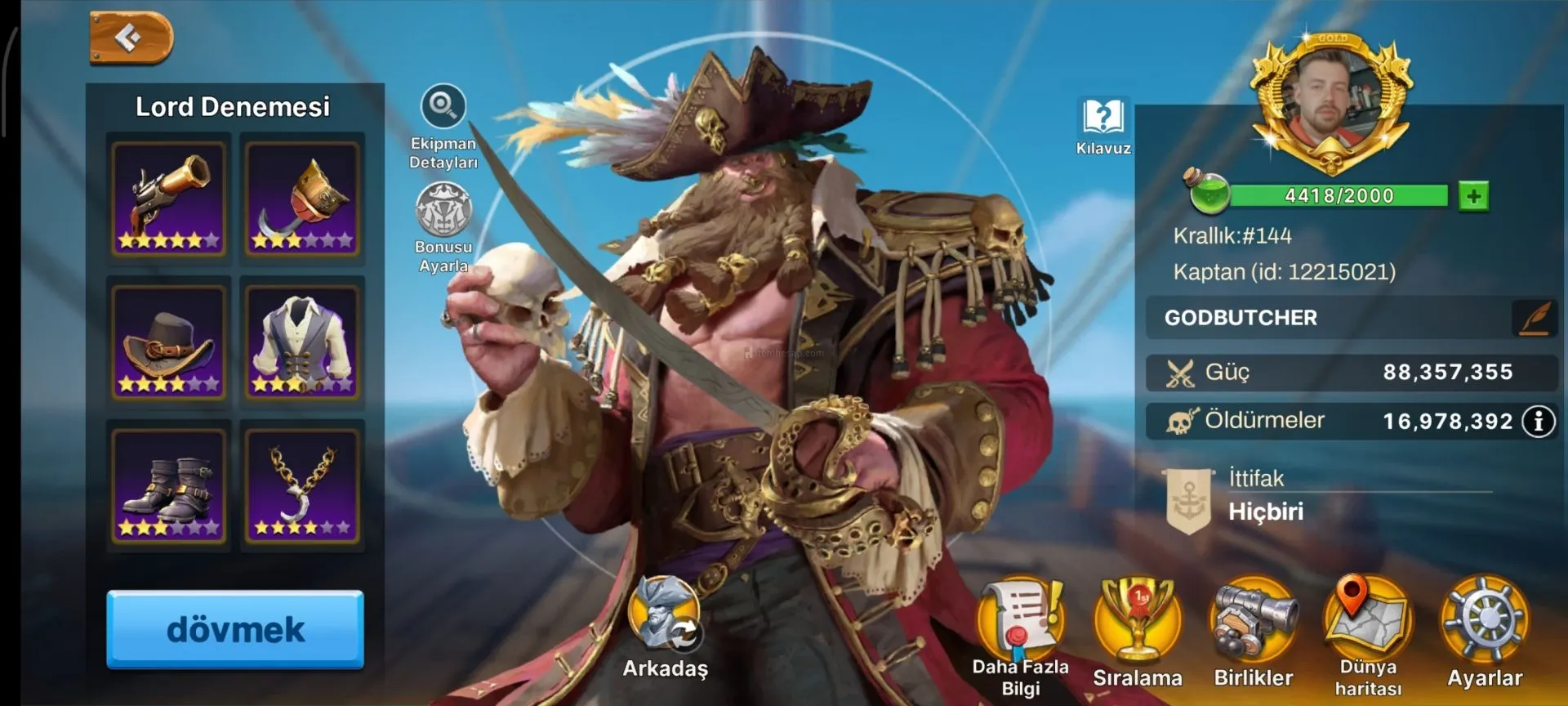Add stamina with the green plus button
The image size is (1568, 706).
(1474, 196)
